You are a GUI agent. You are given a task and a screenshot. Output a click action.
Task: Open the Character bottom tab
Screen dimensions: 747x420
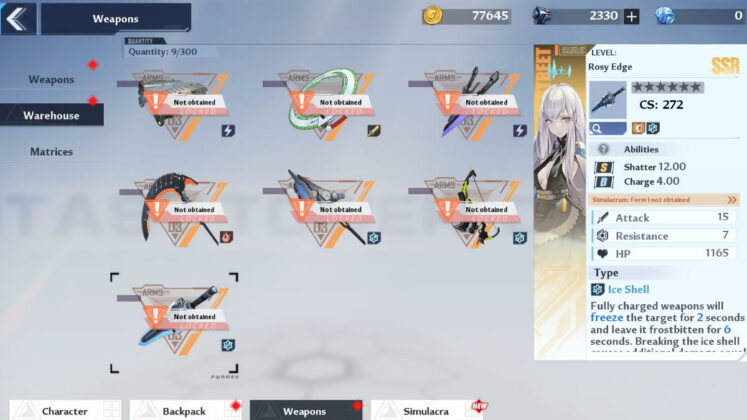[x=64, y=410]
